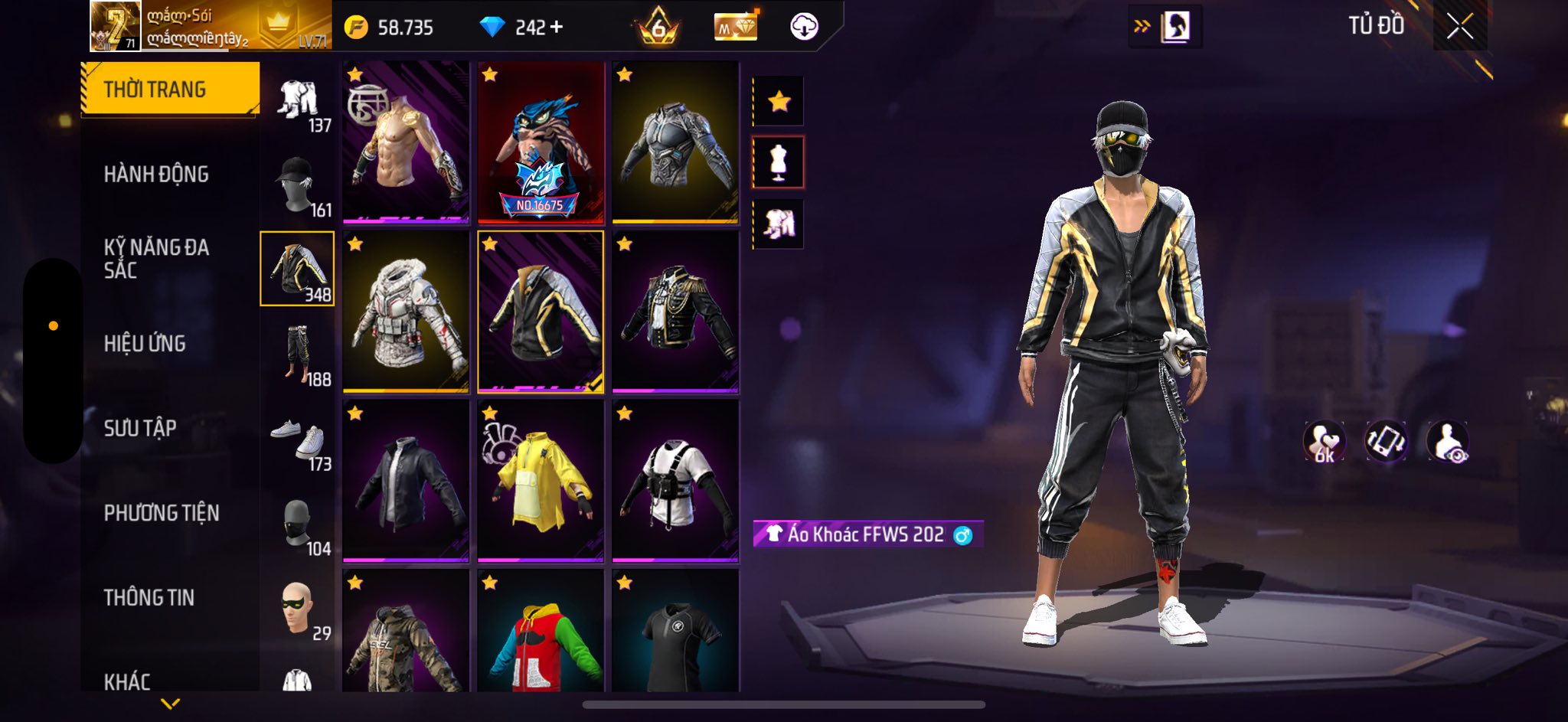Go to the Sưu Tập tab
Image resolution: width=1568 pixels, height=722 pixels.
tap(140, 428)
